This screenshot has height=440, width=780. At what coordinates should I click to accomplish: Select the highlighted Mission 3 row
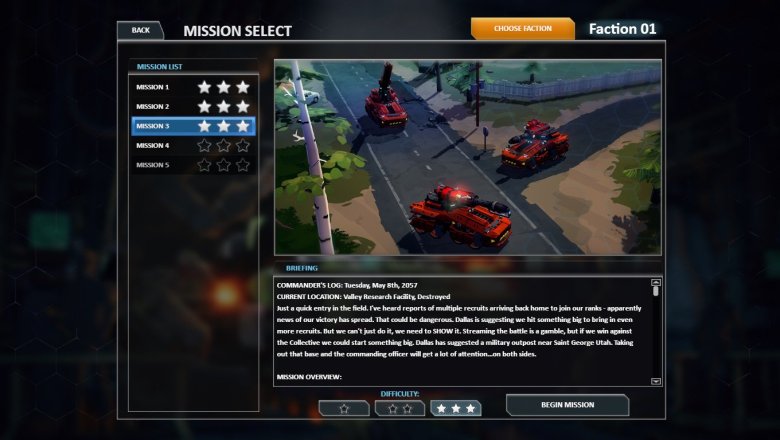(193, 126)
